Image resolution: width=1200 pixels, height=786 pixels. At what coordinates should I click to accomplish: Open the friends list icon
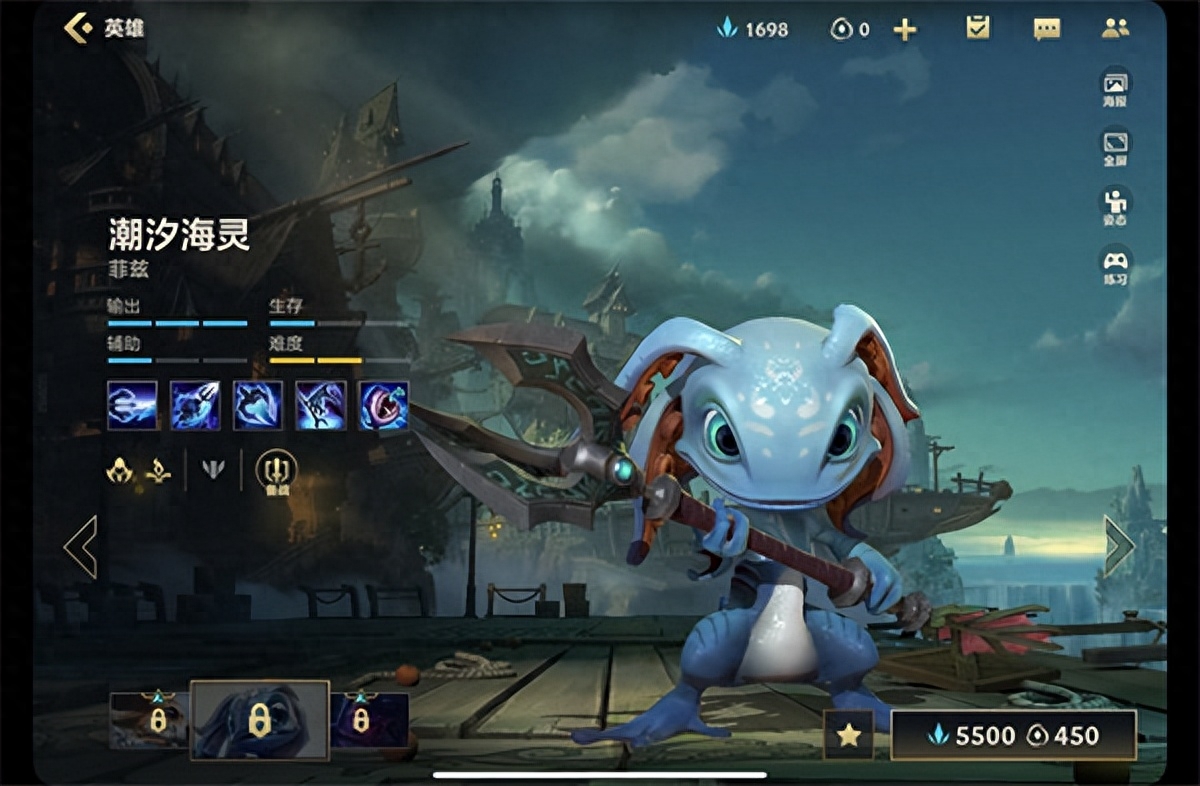pos(1115,28)
